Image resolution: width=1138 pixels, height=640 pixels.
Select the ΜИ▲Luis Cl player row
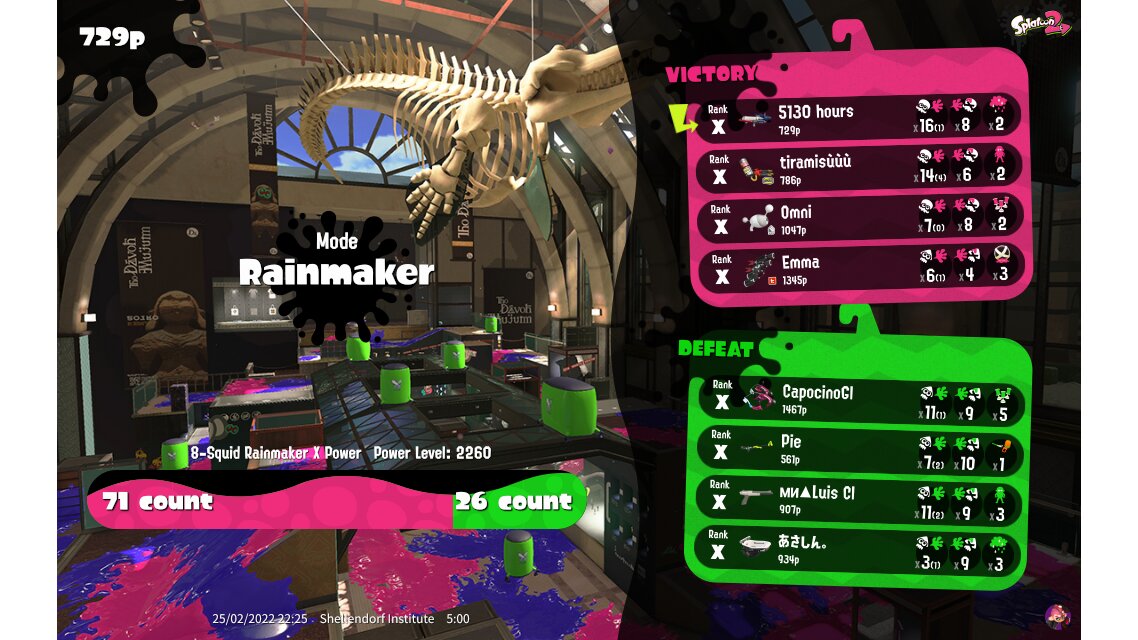tap(860, 499)
